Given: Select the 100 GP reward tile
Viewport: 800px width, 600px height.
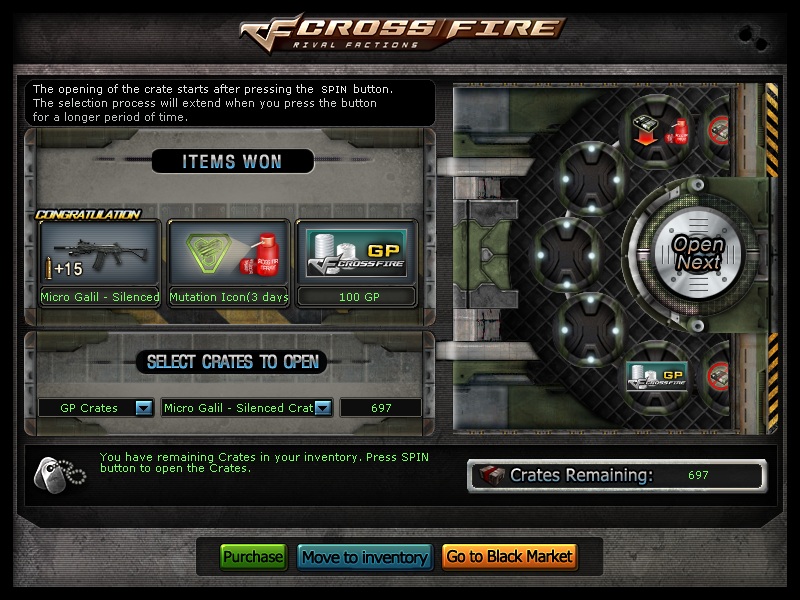Looking at the screenshot, I should (358, 264).
